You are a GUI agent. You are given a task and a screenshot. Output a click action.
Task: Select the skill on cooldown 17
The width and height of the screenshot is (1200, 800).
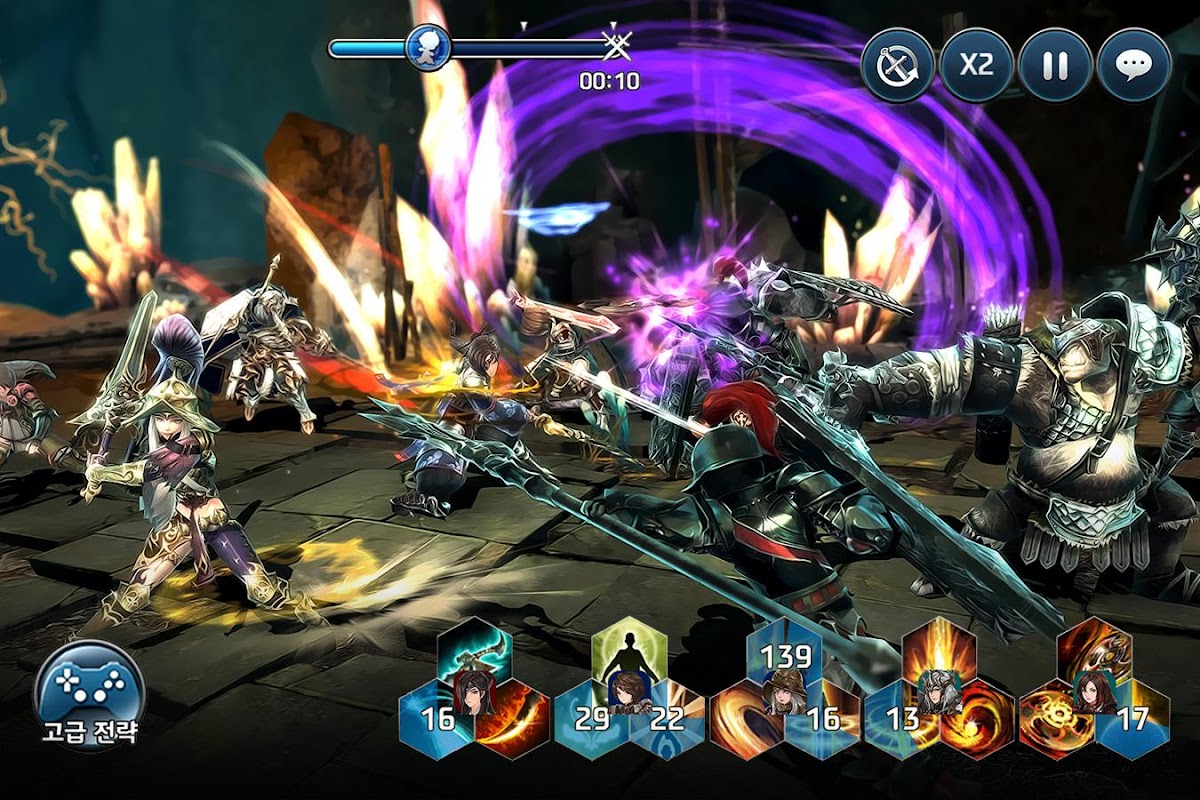click(x=1133, y=720)
